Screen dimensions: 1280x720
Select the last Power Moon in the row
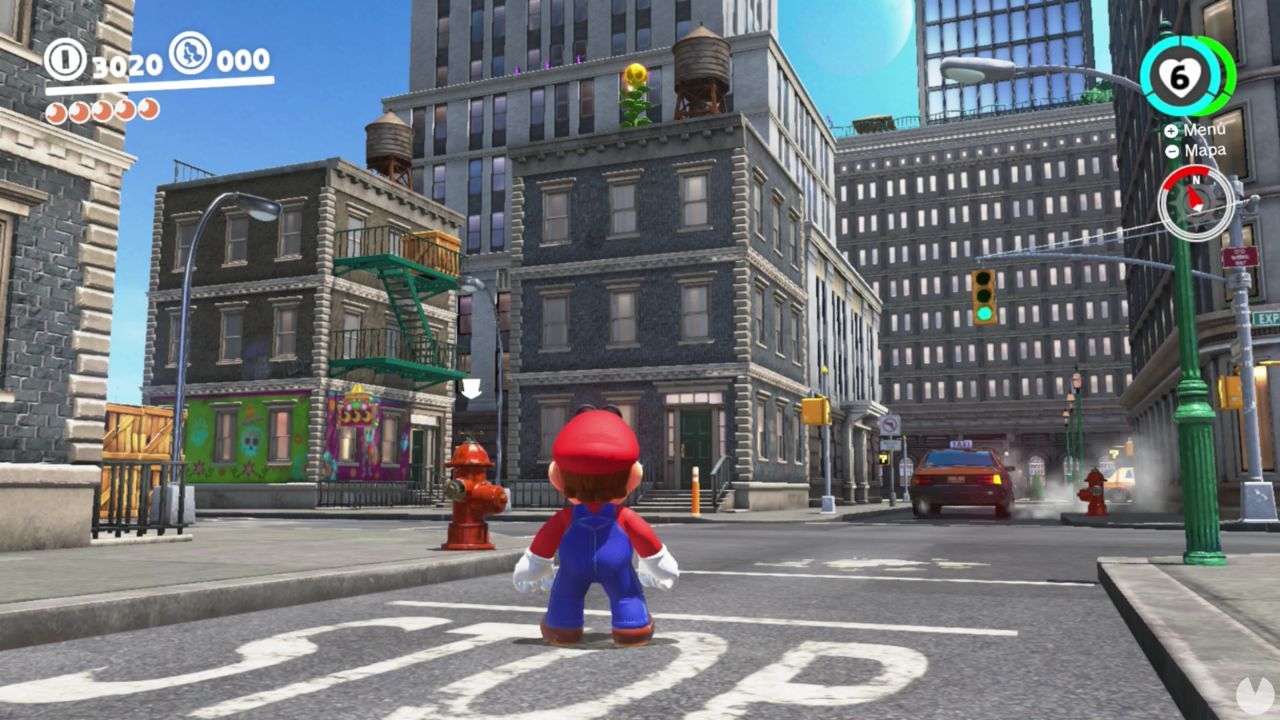pos(148,110)
